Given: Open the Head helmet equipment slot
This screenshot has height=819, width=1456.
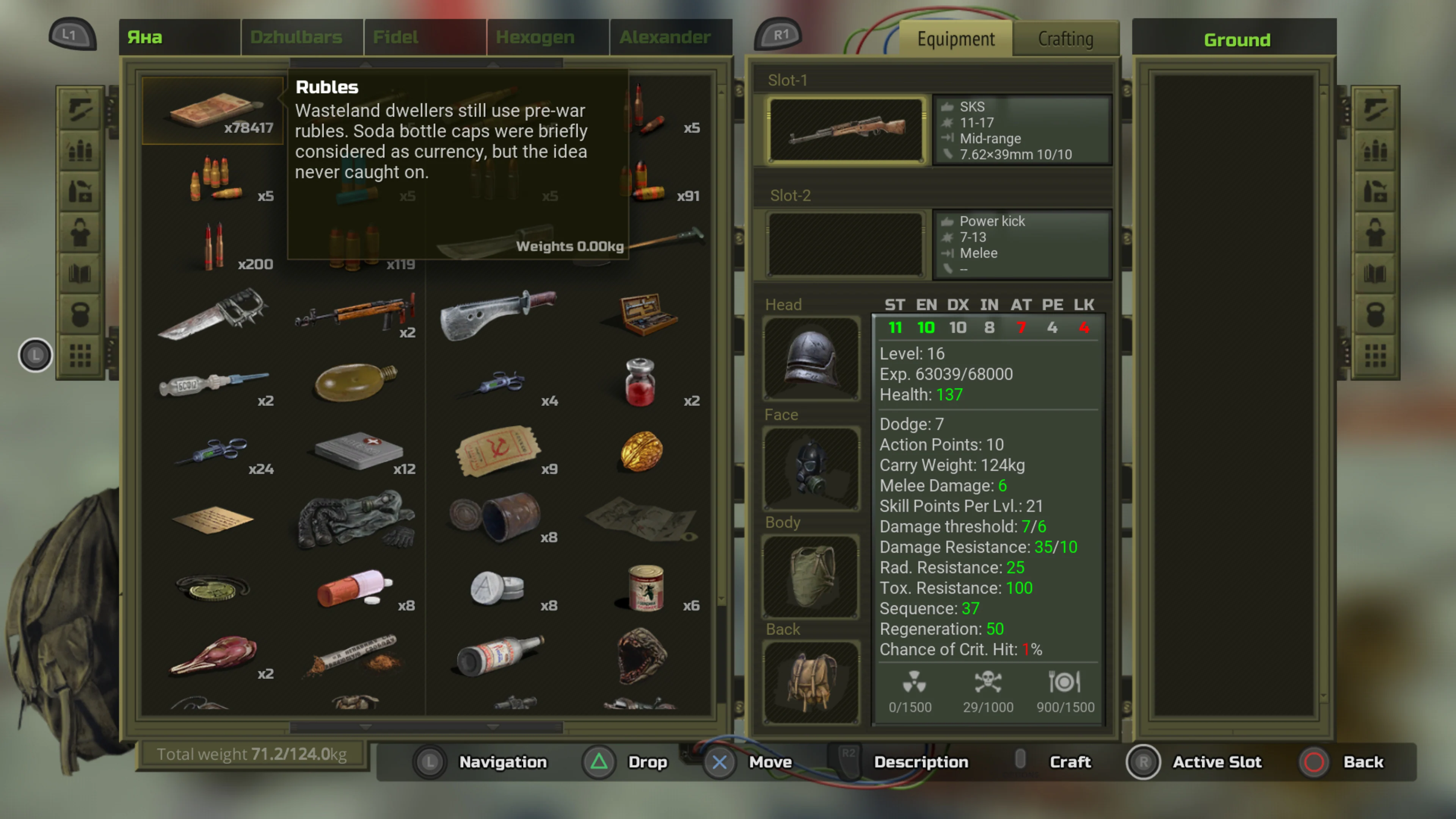Looking at the screenshot, I should [x=811, y=358].
